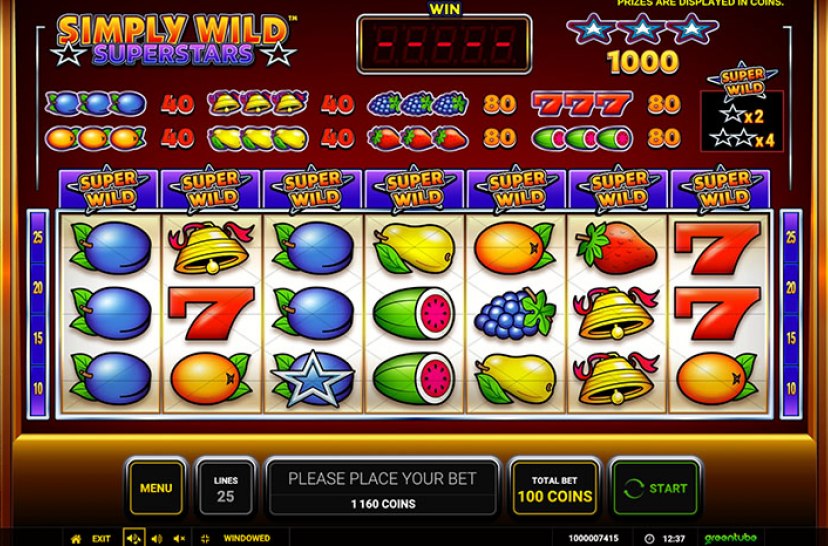Mute sound with the crossed-out speaker icon

(x=179, y=538)
